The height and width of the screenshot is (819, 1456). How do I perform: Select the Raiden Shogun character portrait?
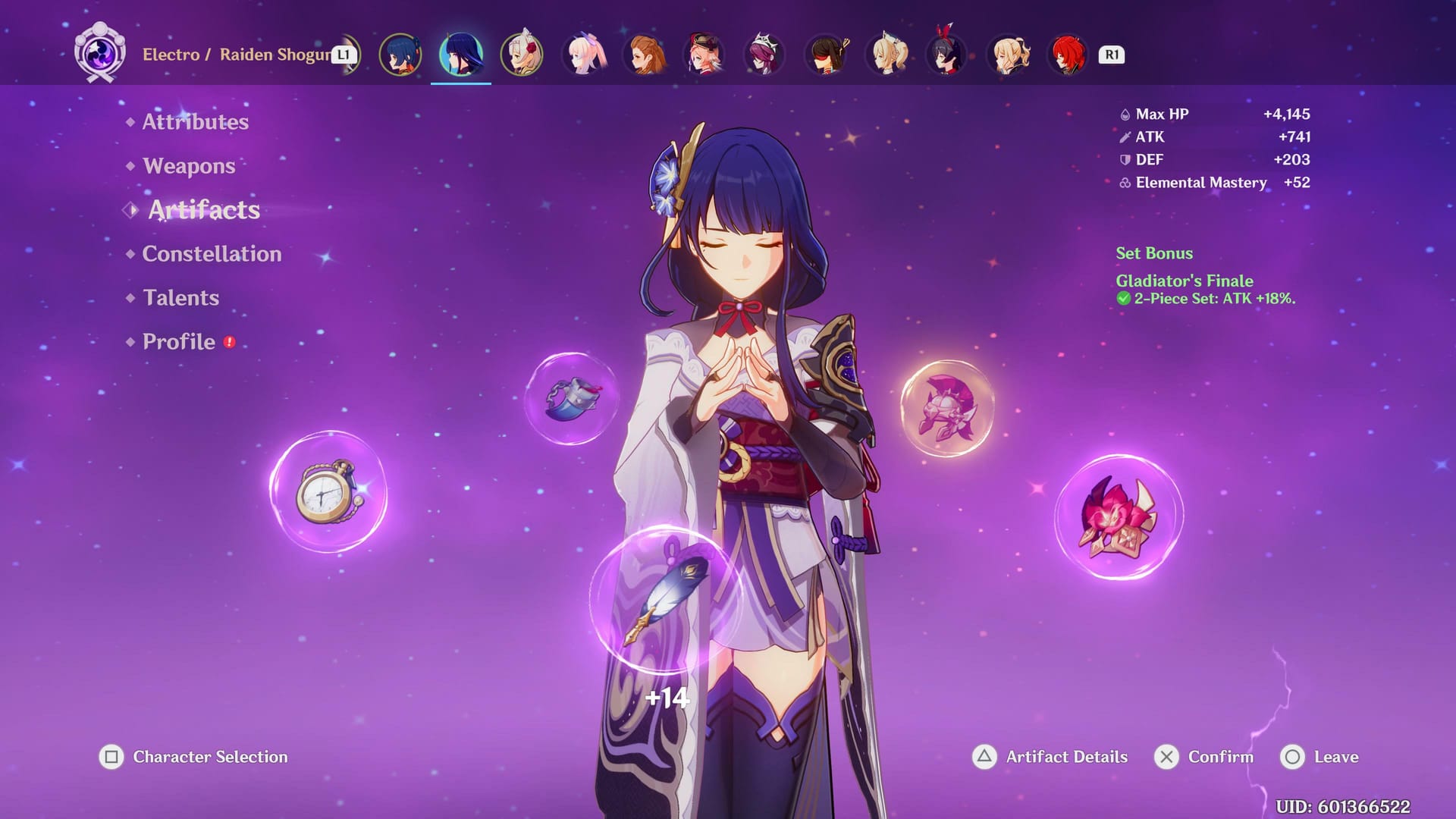461,55
